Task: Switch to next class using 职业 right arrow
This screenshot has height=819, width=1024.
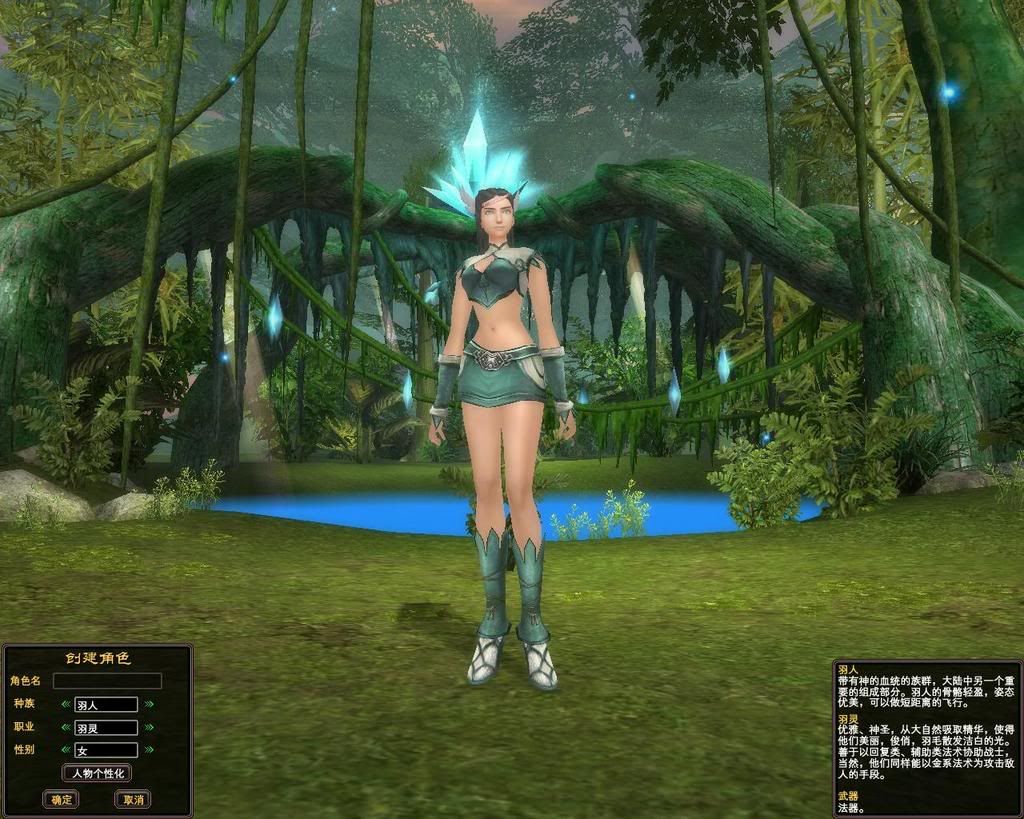Action: 148,728
